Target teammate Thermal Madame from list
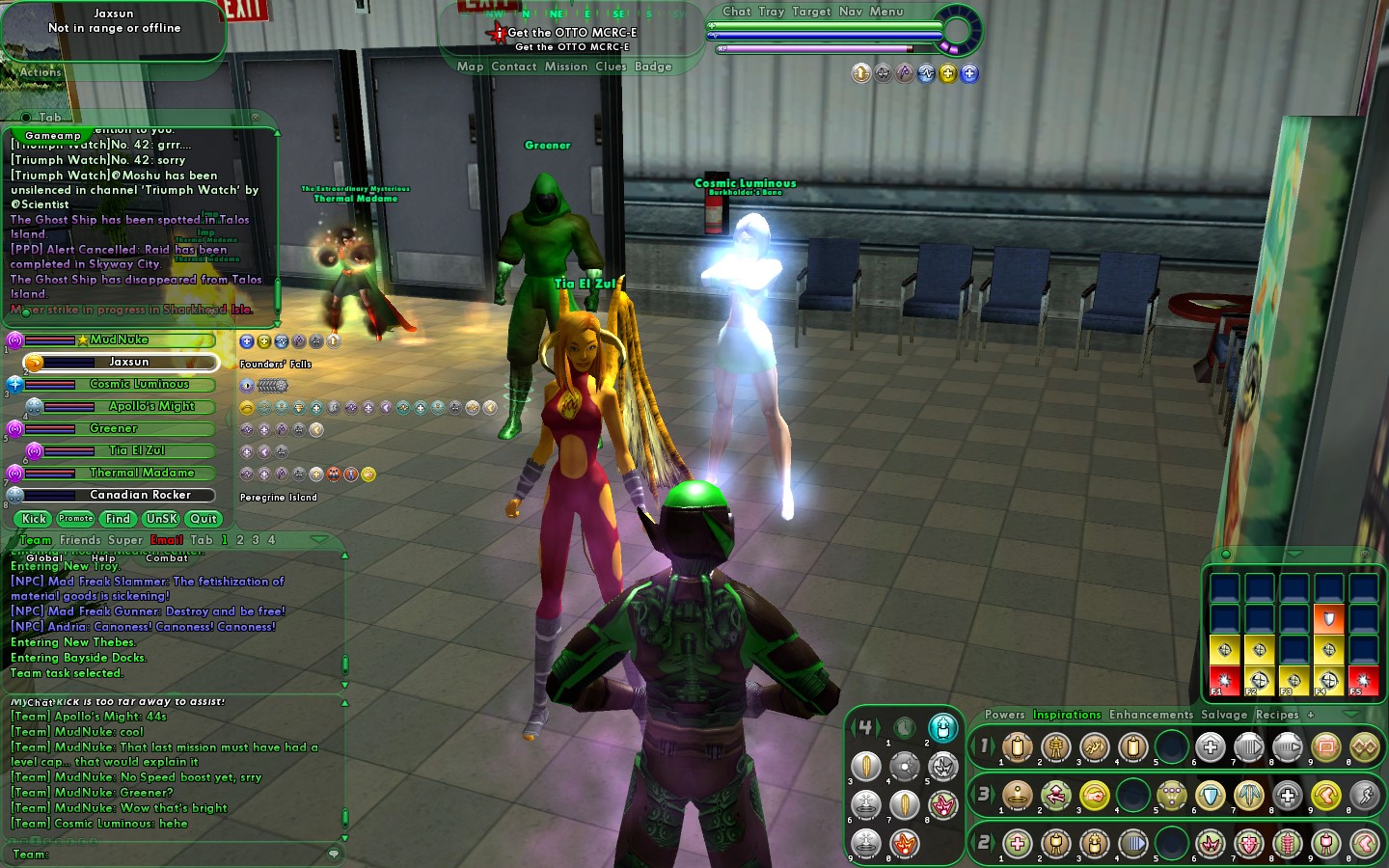Image resolution: width=1389 pixels, height=868 pixels. coord(142,473)
